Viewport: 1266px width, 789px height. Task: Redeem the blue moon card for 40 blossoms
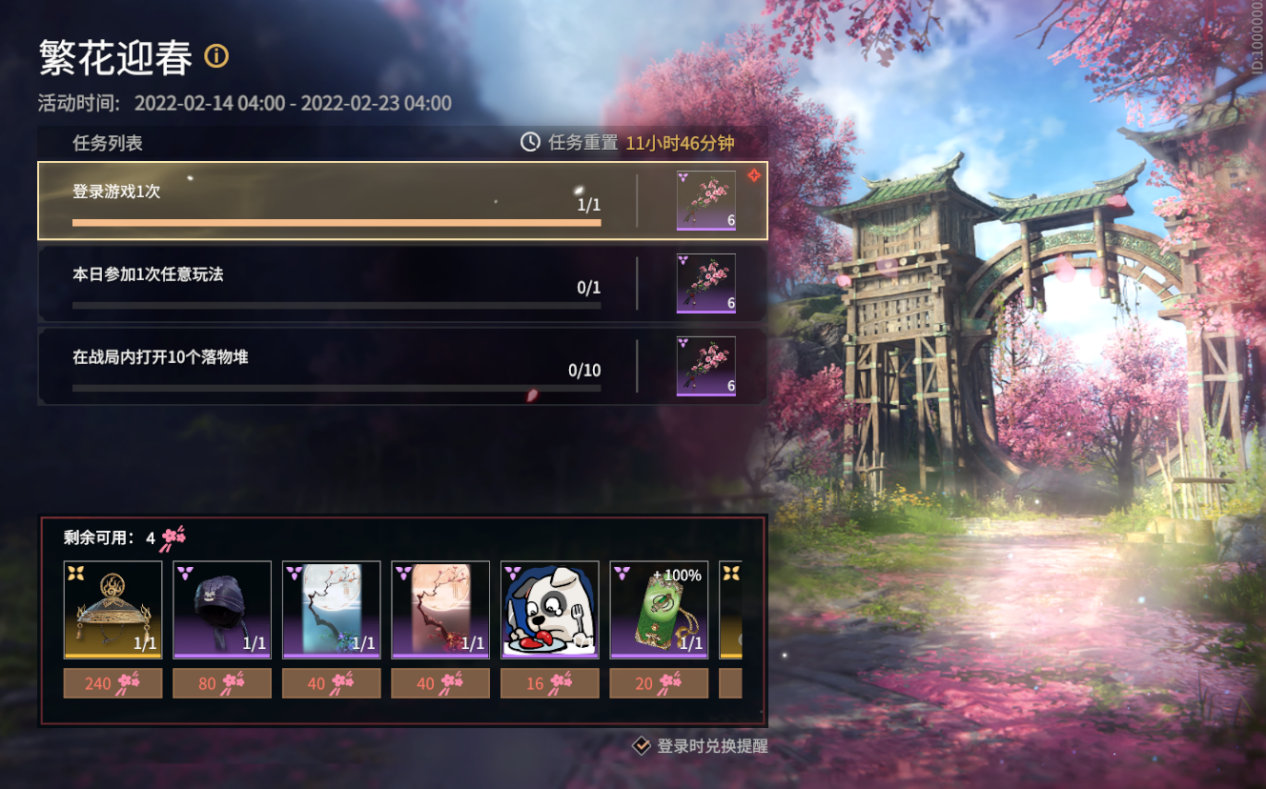(x=331, y=683)
